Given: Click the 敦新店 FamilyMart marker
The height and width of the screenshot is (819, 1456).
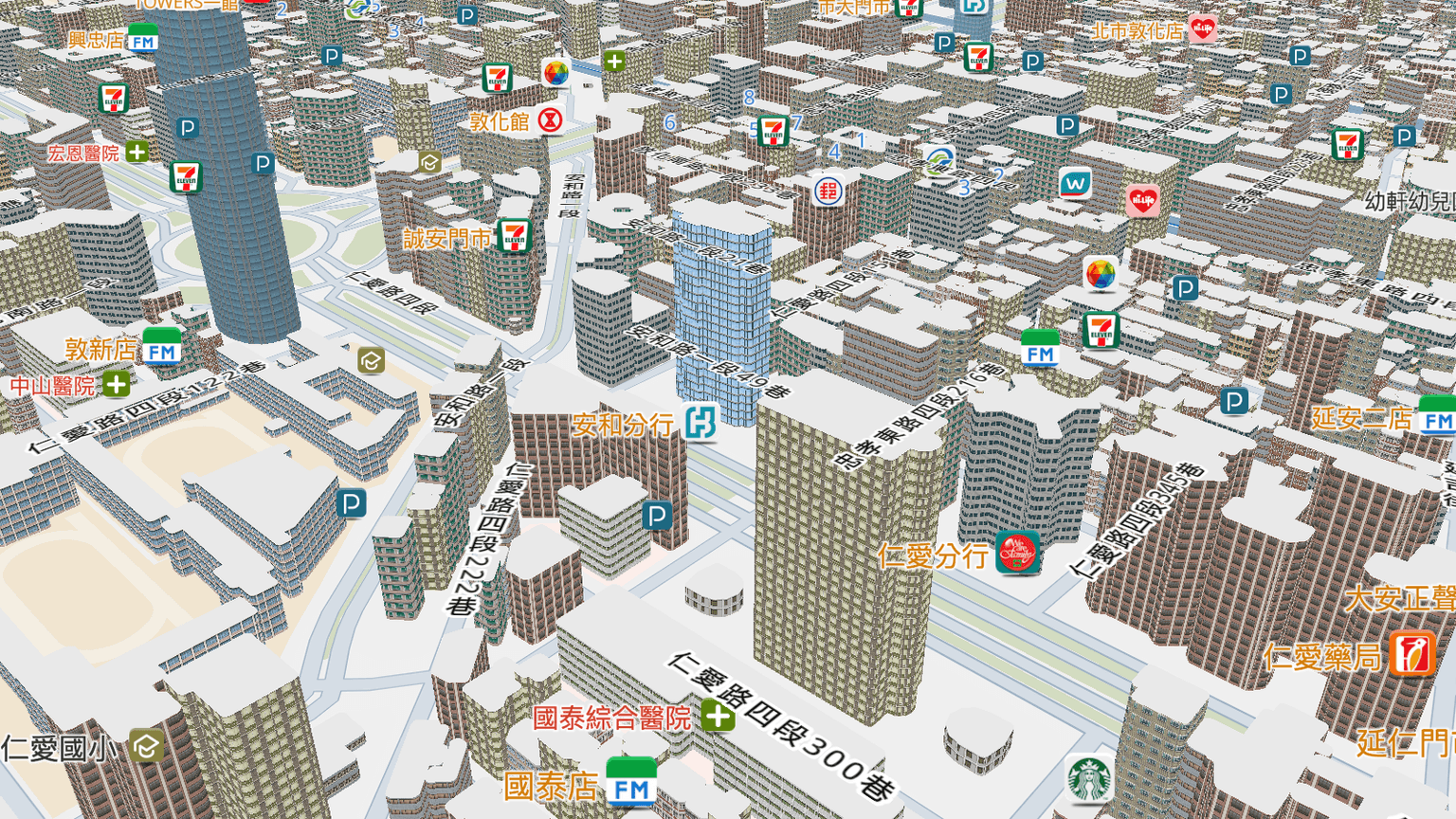Looking at the screenshot, I should [x=162, y=349].
